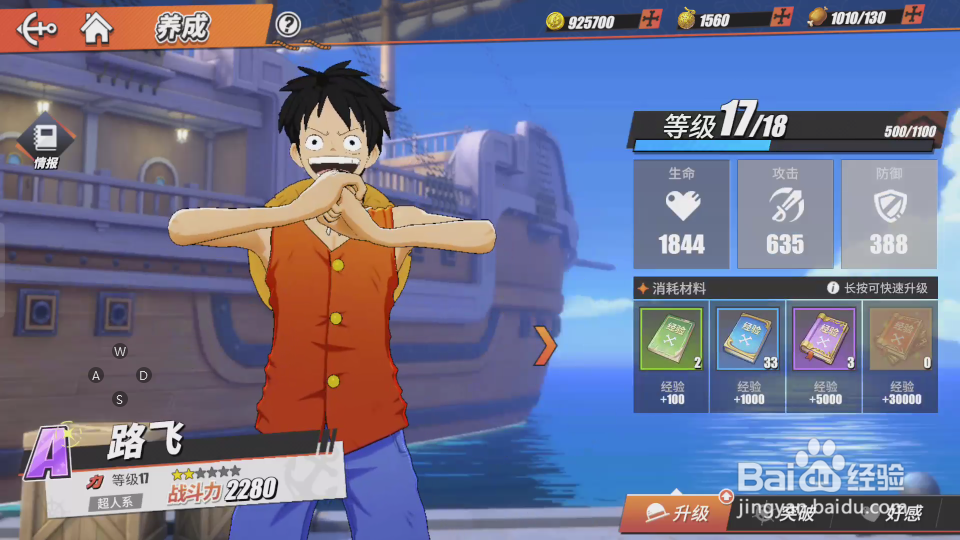Show next character with orange arrow
The height and width of the screenshot is (540, 960).
point(545,345)
